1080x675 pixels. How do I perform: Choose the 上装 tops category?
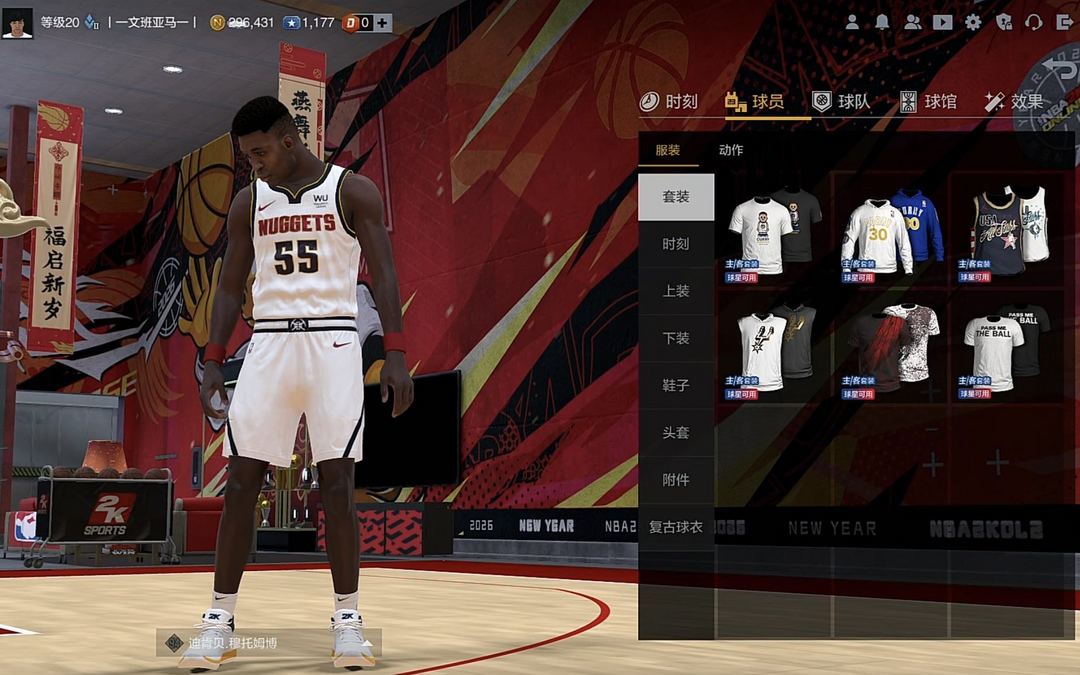point(676,291)
